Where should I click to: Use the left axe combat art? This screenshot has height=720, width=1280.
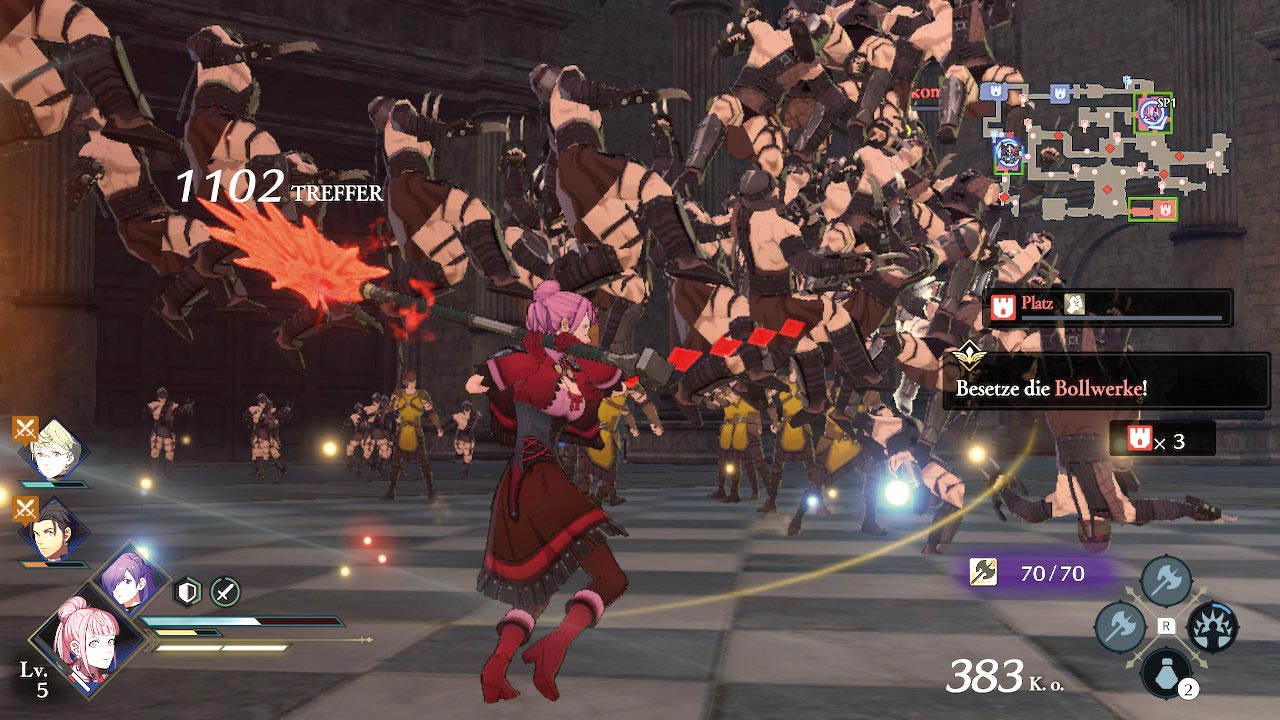tap(1120, 627)
